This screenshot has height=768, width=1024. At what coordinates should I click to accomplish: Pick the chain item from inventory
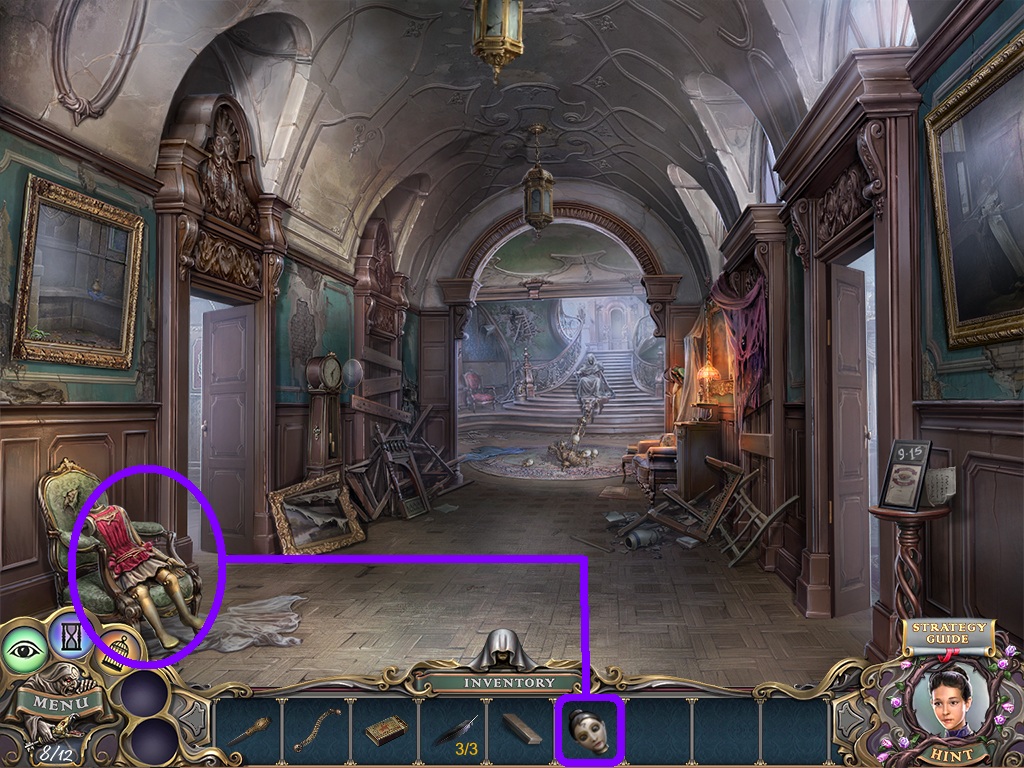click(x=317, y=732)
